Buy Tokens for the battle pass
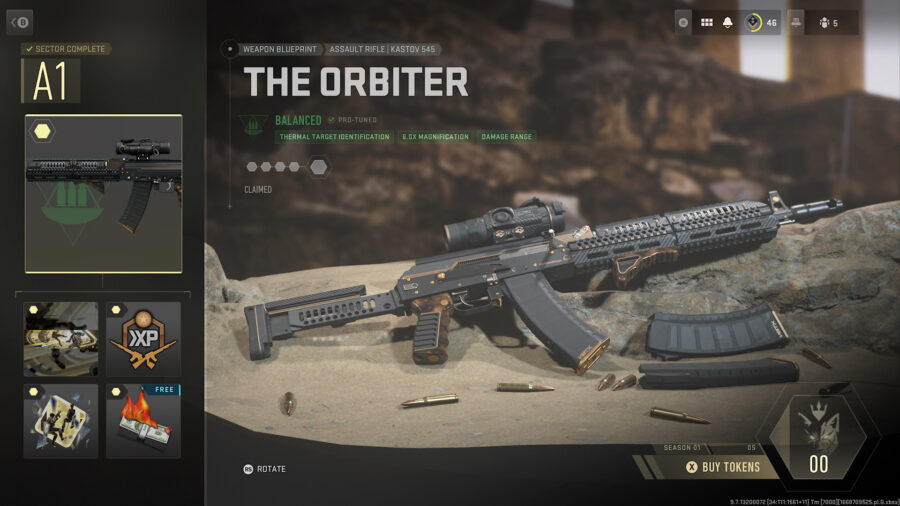Image resolution: width=900 pixels, height=506 pixels. pyautogui.click(x=722, y=466)
